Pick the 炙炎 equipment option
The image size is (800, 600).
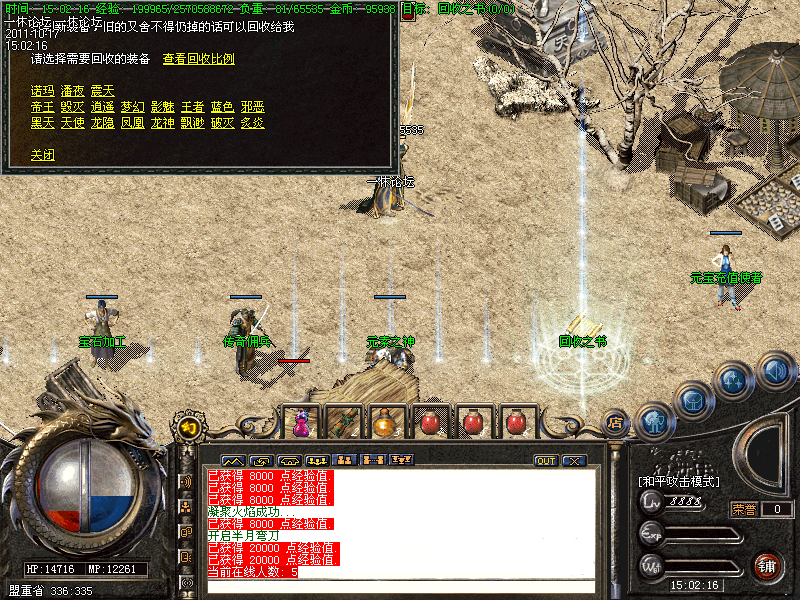coord(252,123)
